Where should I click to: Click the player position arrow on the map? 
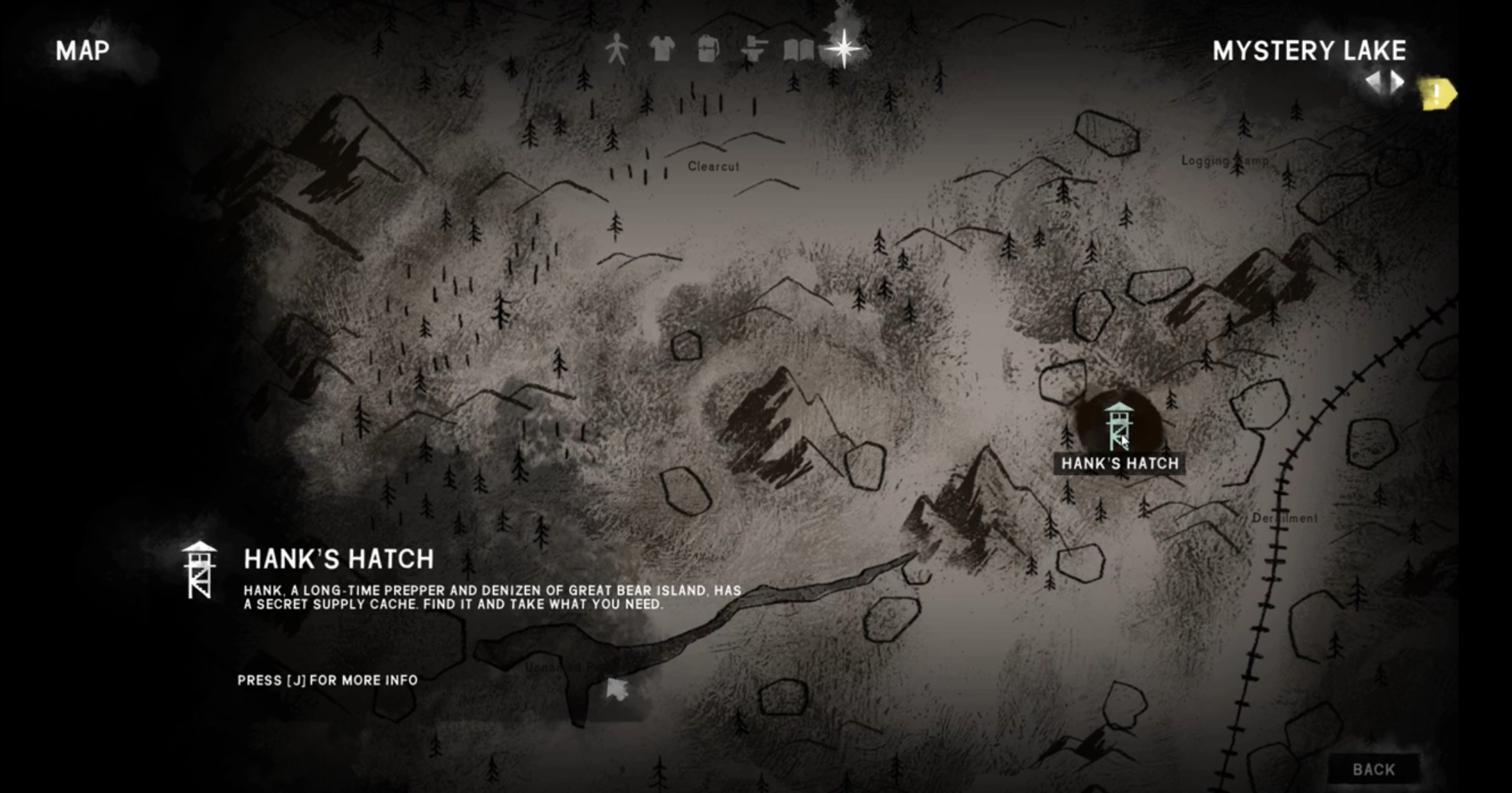[616, 689]
